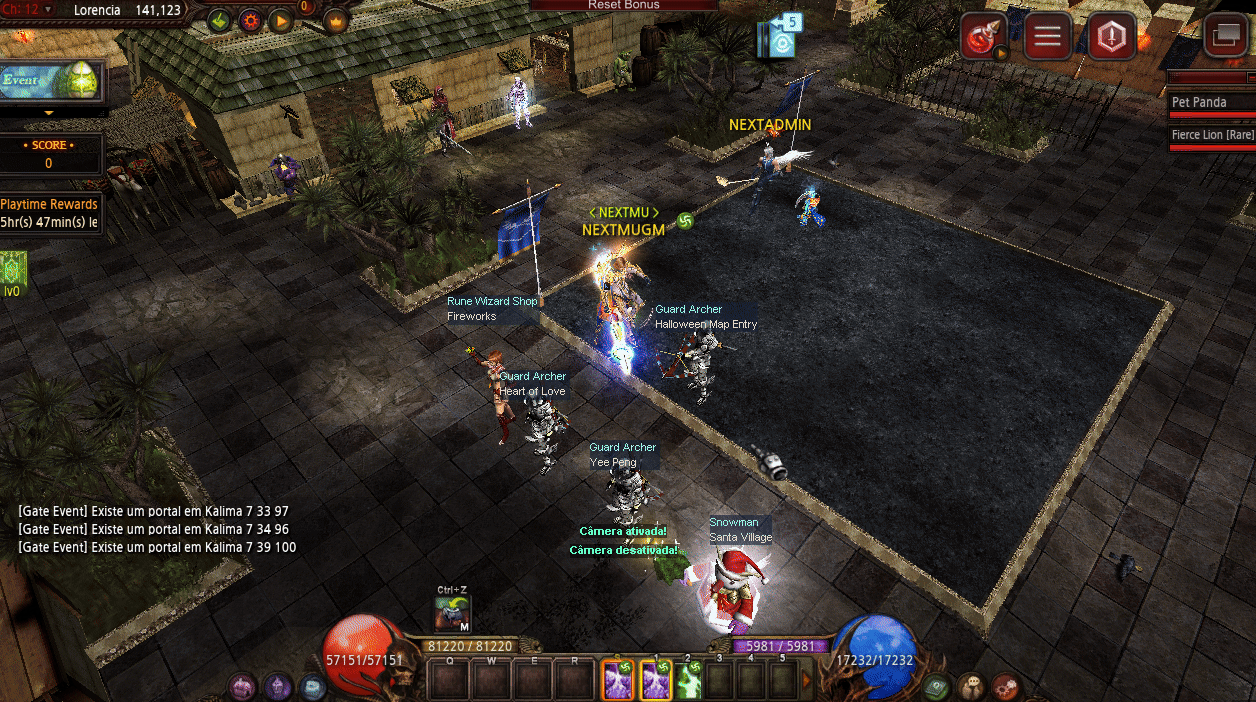Open the pink gear icon at bottom right
Screen dimensions: 1256x702
[1006, 687]
